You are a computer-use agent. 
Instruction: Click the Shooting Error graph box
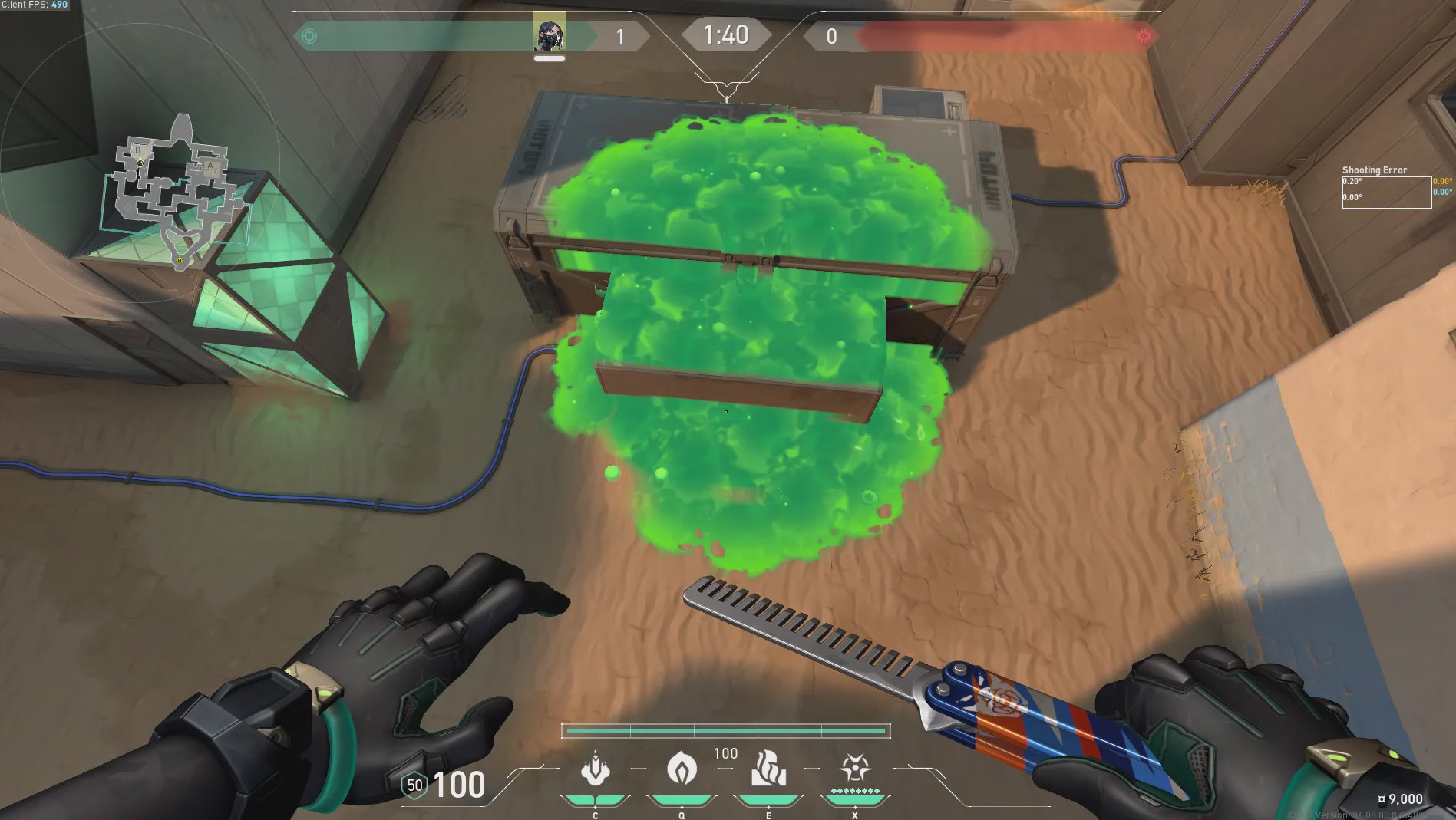(x=1386, y=192)
